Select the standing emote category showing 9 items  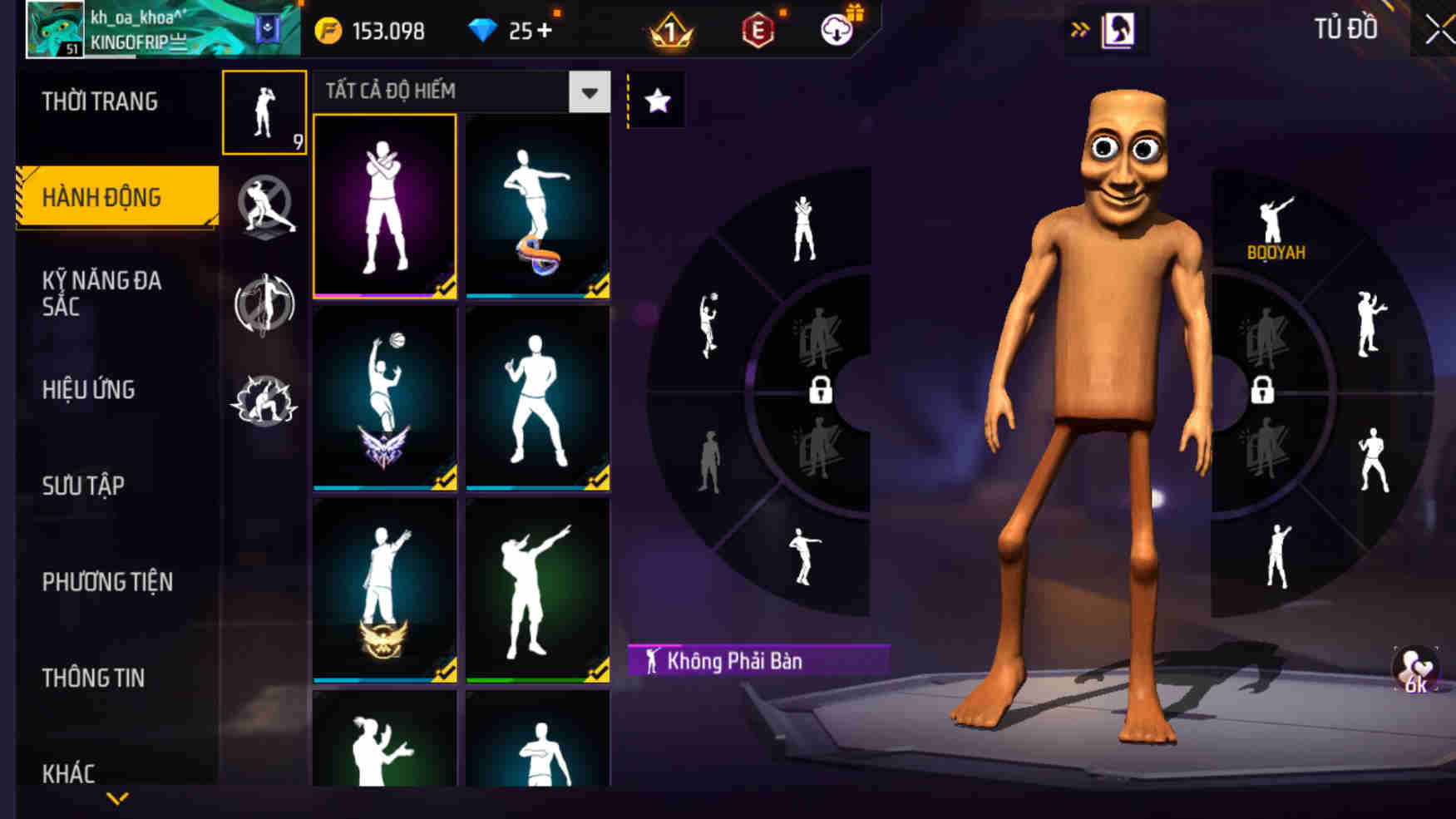click(263, 112)
